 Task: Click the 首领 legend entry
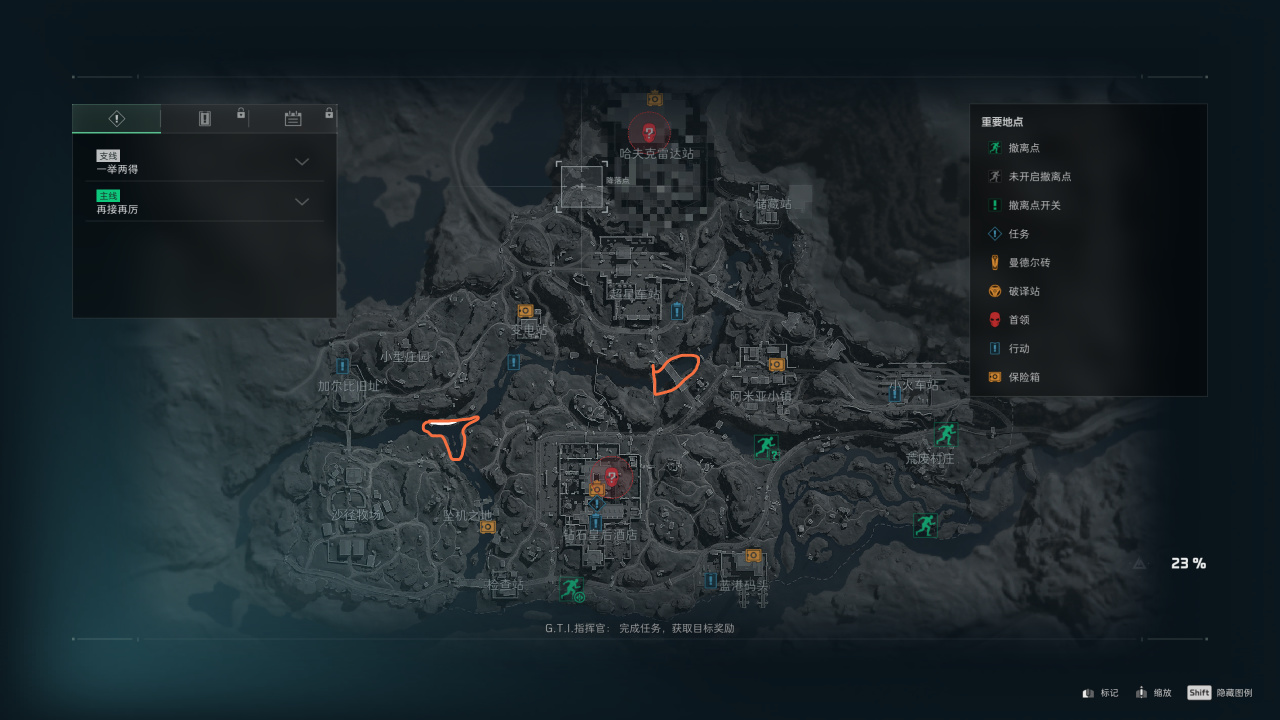tap(1018, 320)
